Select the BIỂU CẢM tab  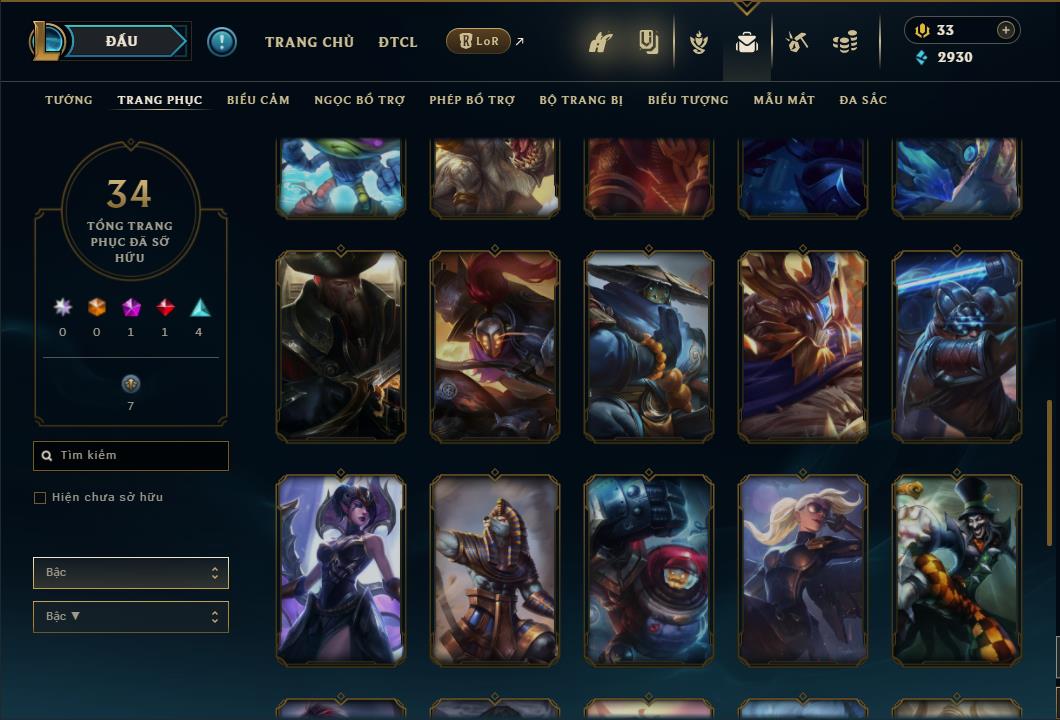pyautogui.click(x=258, y=100)
